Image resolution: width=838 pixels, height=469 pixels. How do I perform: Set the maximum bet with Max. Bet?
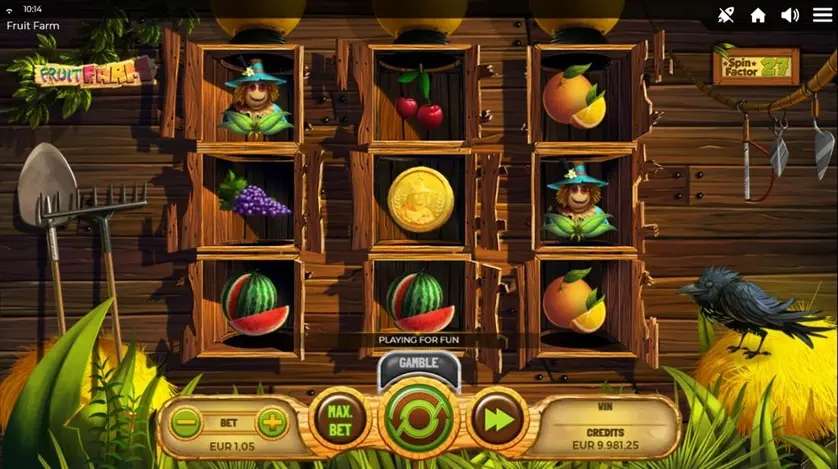(339, 420)
